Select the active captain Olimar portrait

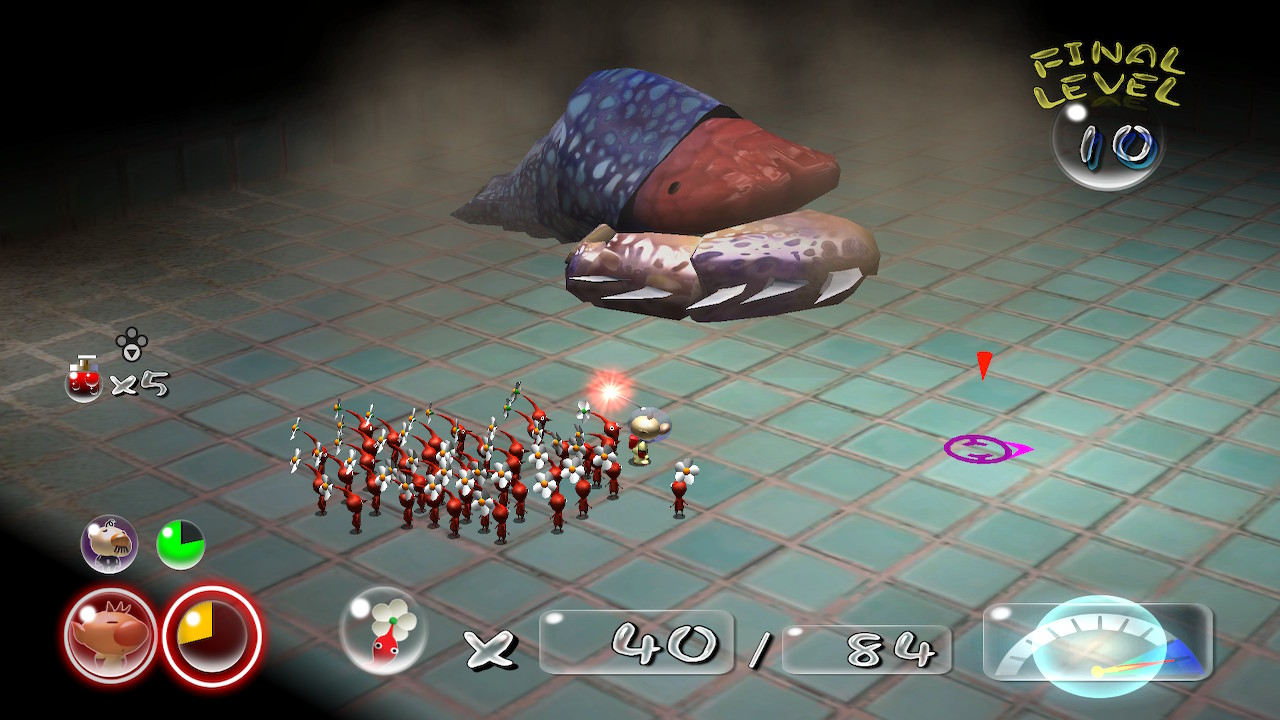click(x=110, y=635)
